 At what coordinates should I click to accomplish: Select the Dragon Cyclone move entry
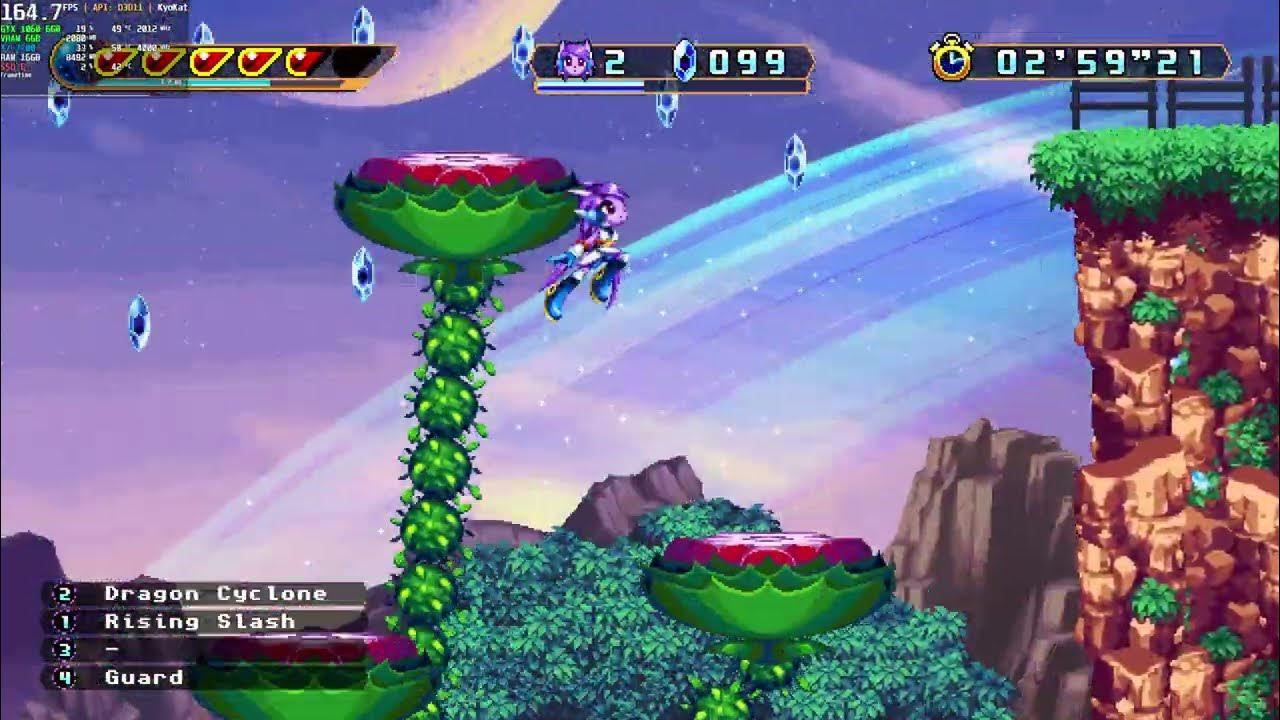tap(215, 594)
